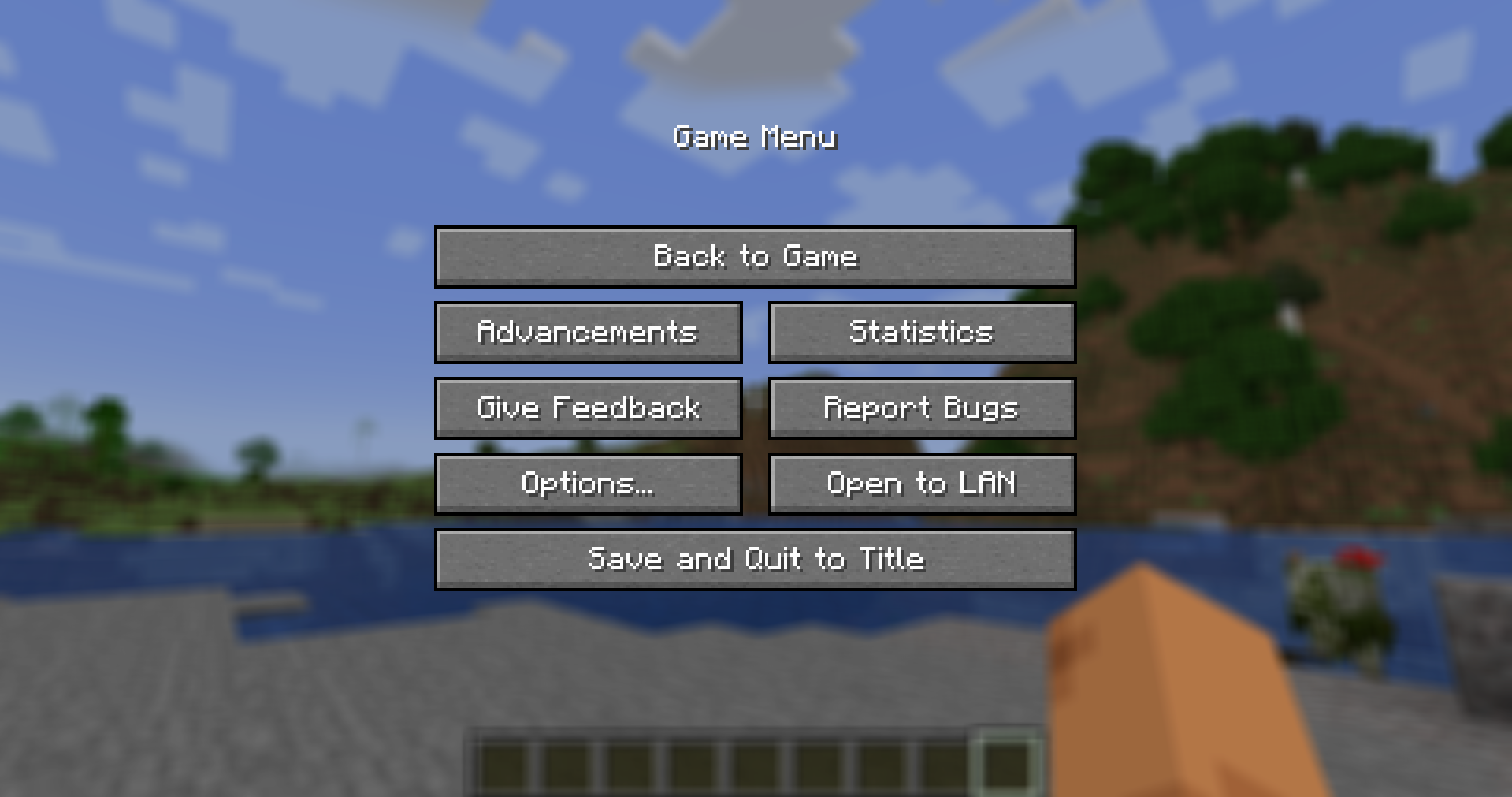Select the third hotbar slot

[x=631, y=761]
